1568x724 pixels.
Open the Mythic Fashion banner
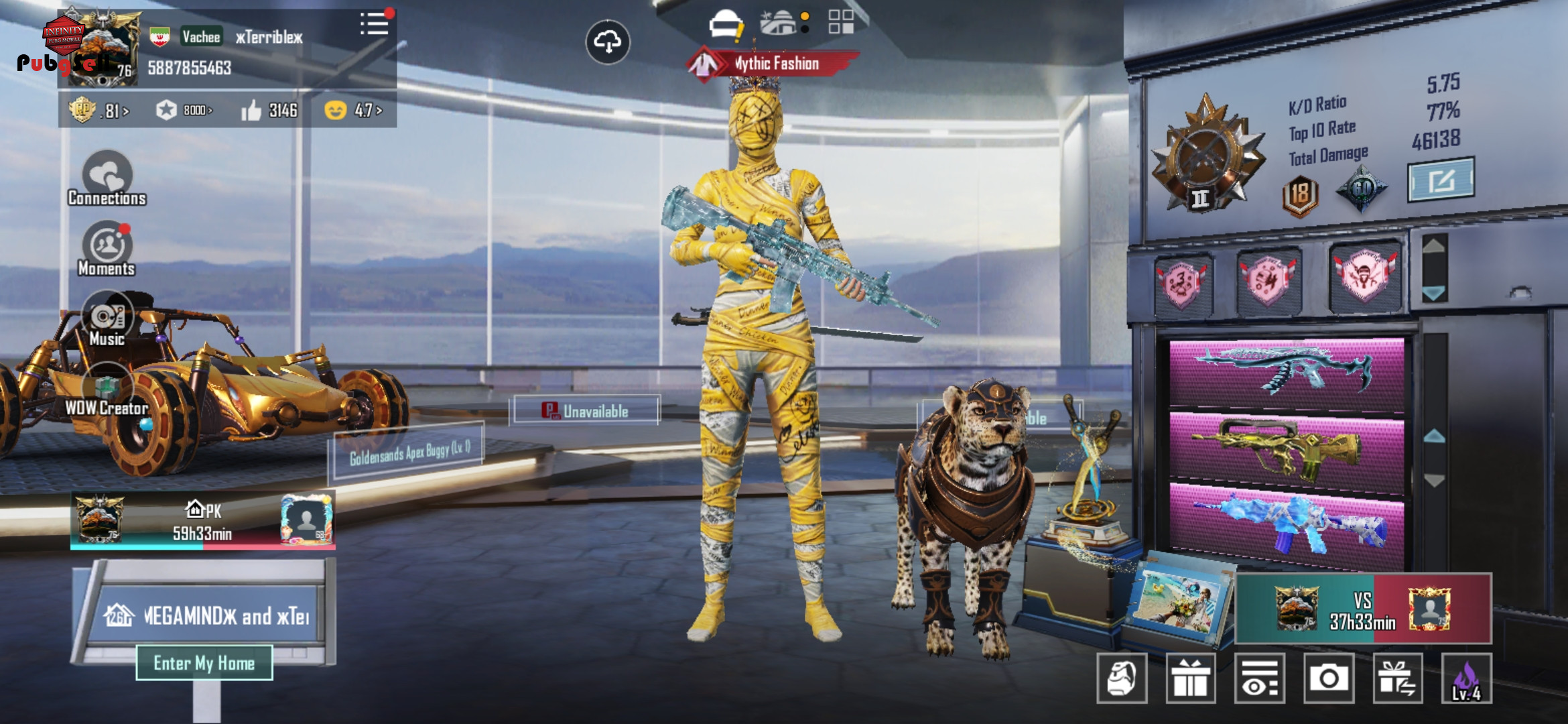click(x=774, y=64)
